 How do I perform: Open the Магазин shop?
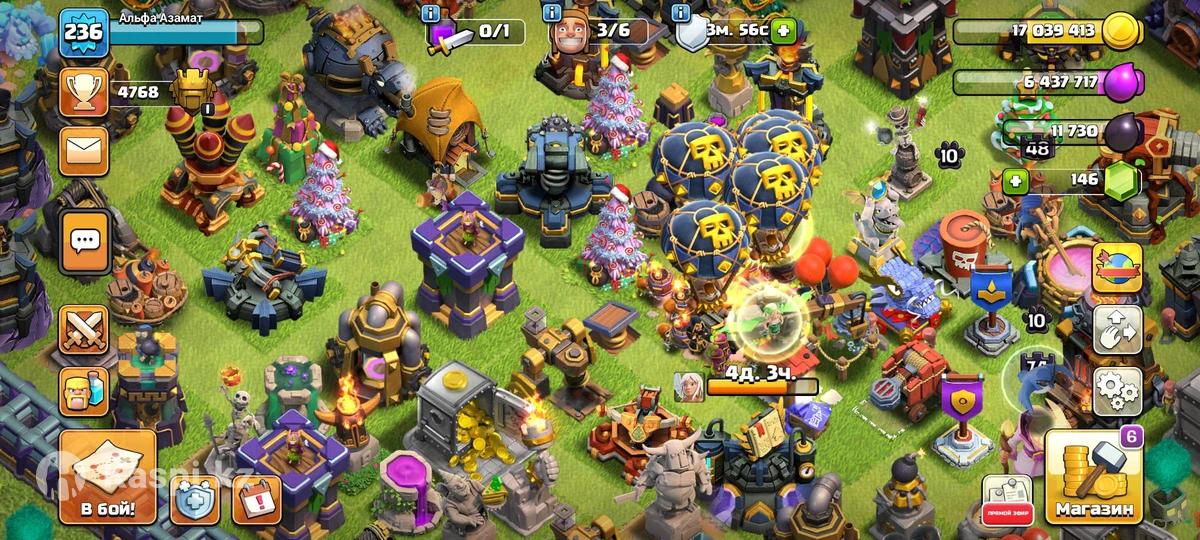coord(1096,478)
